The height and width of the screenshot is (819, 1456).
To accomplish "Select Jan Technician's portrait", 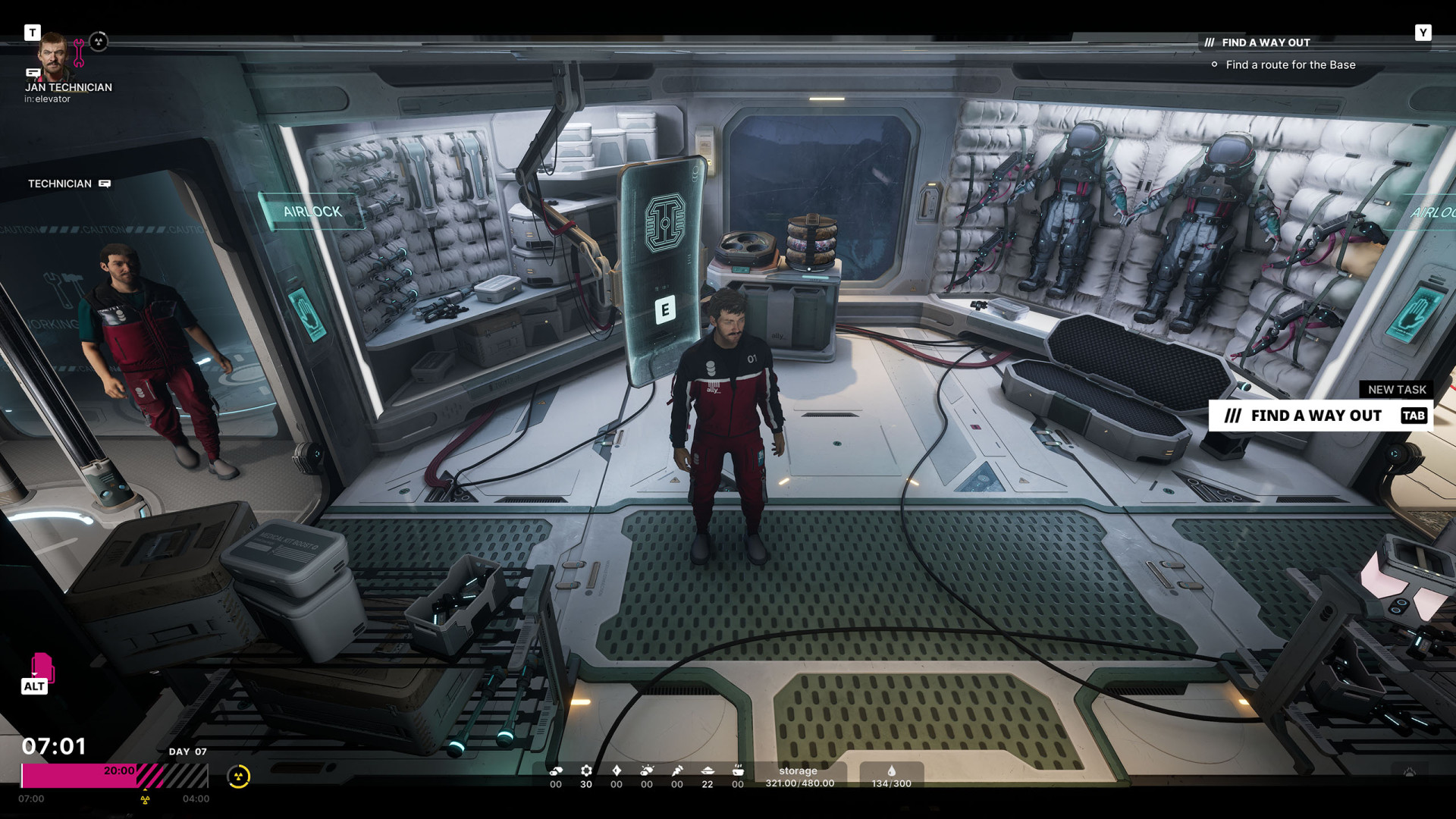I will pyautogui.click(x=53, y=55).
